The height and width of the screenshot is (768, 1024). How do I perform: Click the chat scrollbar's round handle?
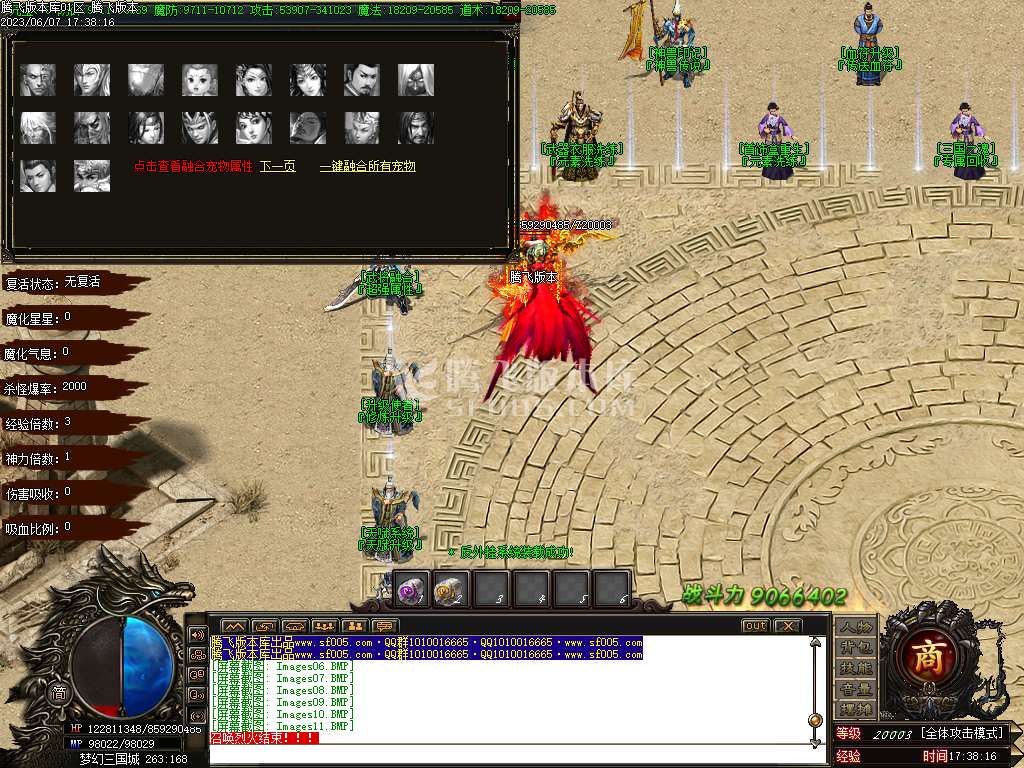pyautogui.click(x=816, y=720)
